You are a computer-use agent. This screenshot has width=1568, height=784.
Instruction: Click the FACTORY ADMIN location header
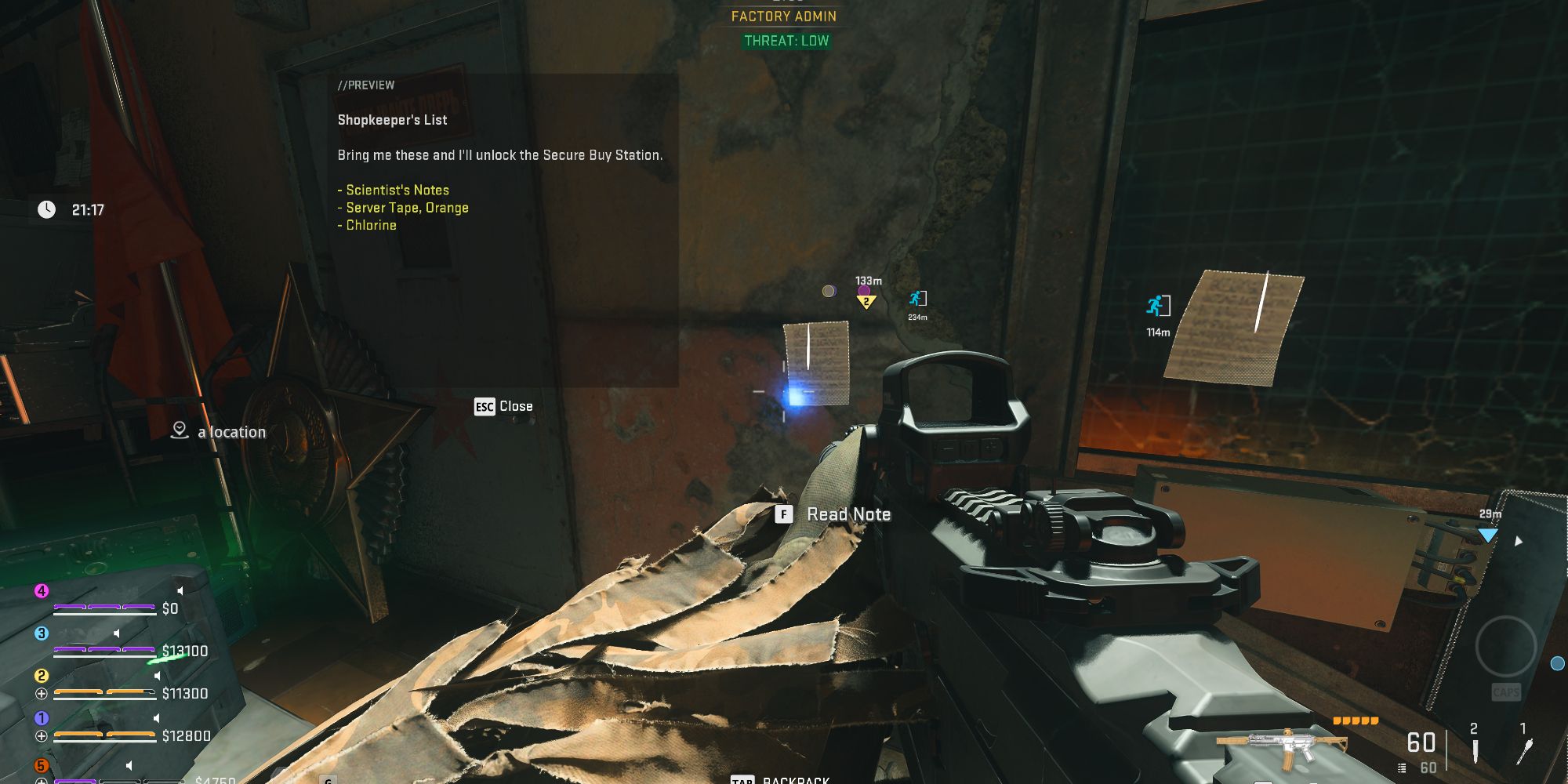782,16
